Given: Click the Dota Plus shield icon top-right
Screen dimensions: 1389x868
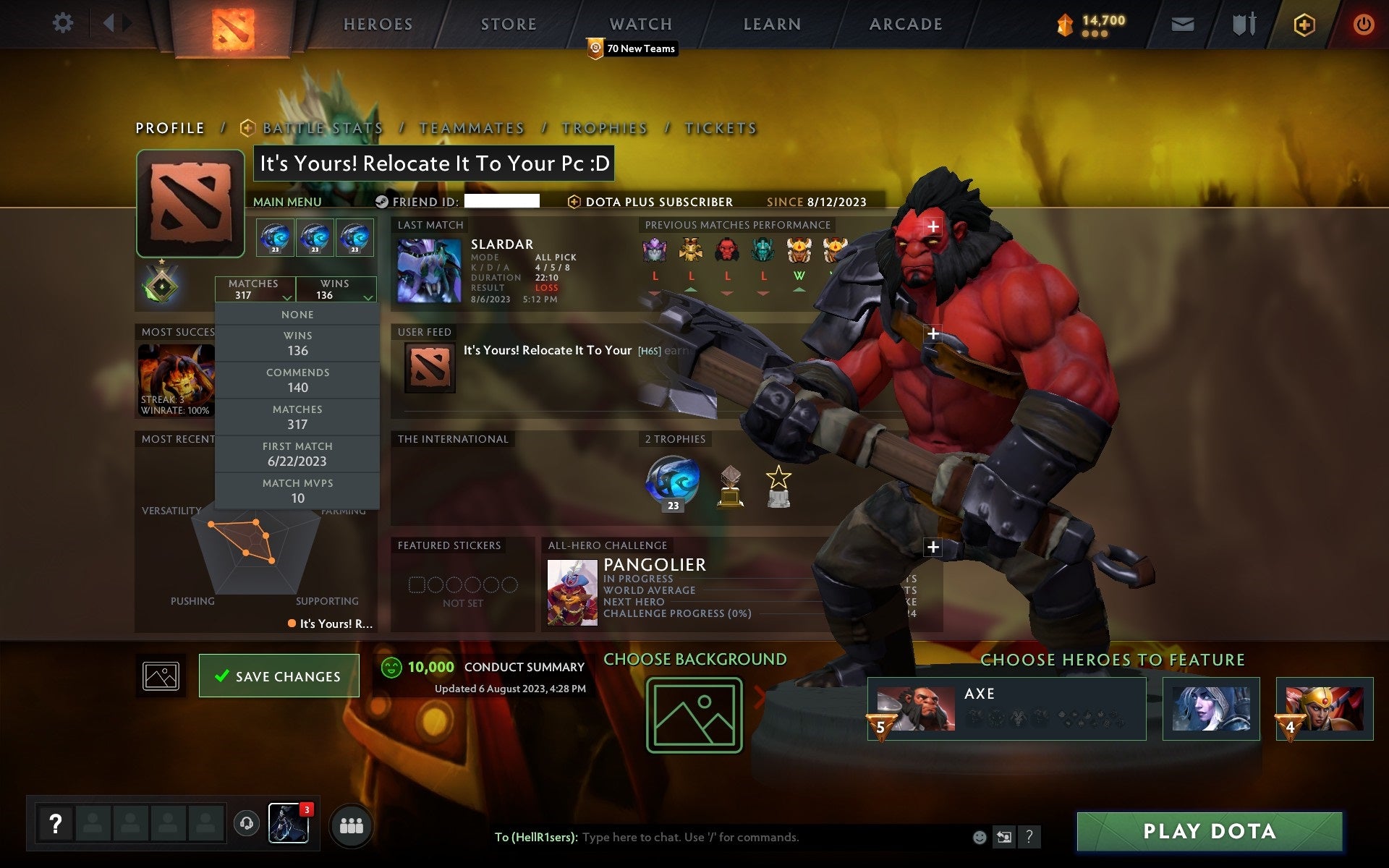Looking at the screenshot, I should pos(1303,23).
